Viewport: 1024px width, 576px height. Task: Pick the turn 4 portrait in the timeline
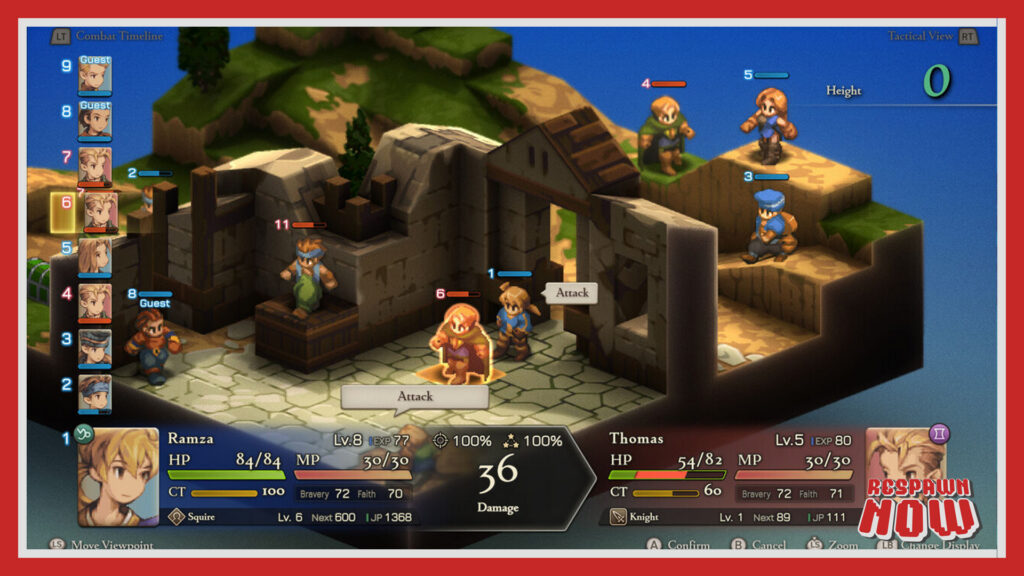coord(95,302)
